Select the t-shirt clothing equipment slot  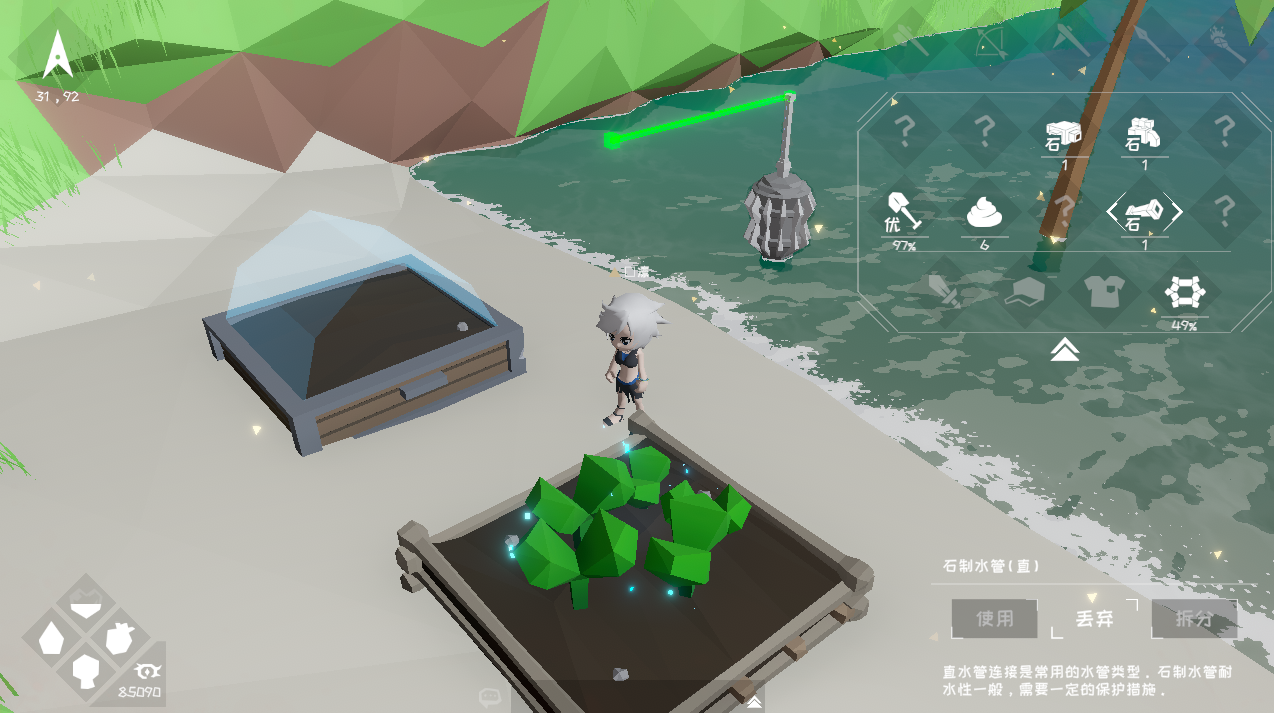[x=1104, y=293]
